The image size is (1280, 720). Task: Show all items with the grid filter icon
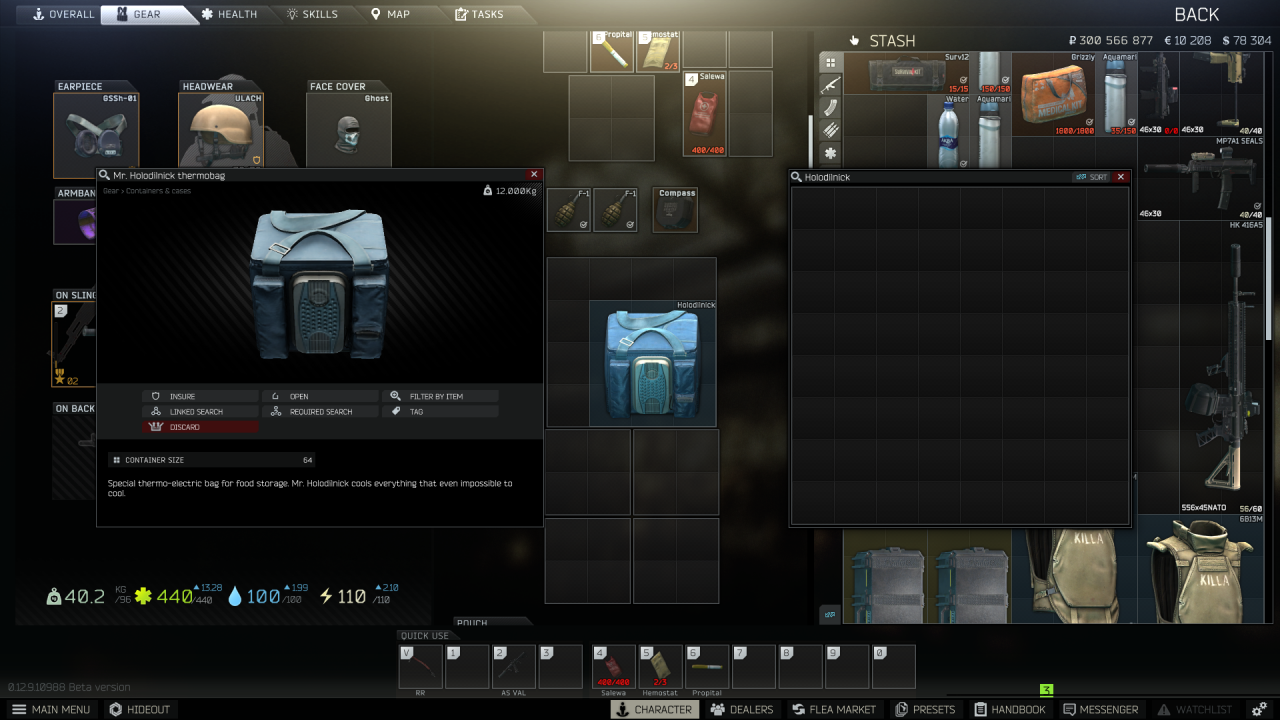point(829,63)
